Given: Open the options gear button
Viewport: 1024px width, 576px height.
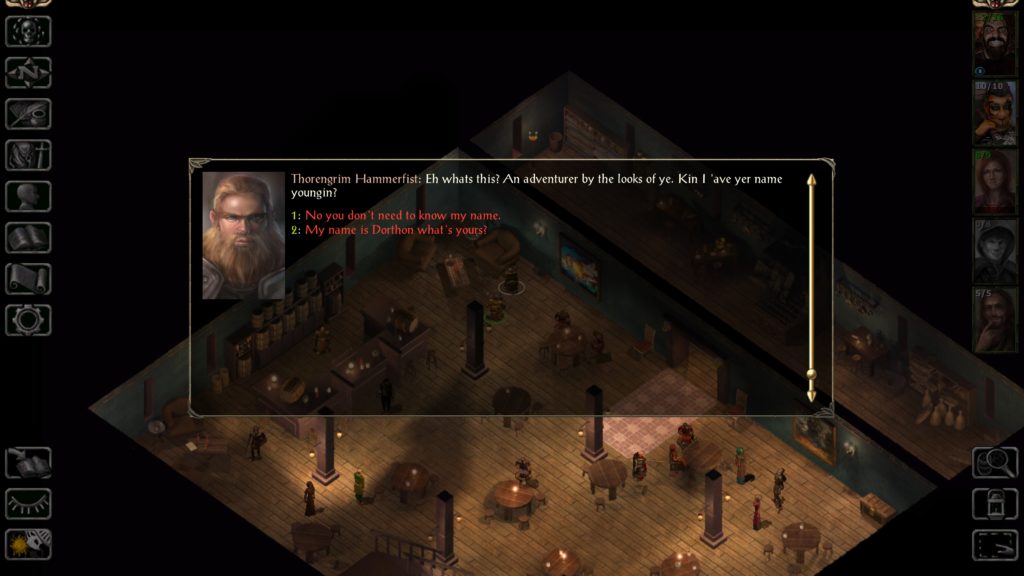Looking at the screenshot, I should [x=28, y=319].
